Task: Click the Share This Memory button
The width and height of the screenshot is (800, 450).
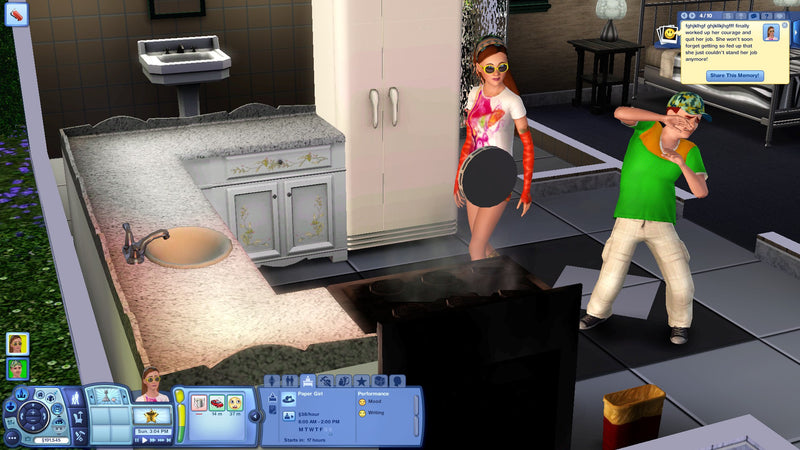Action: click(x=734, y=76)
